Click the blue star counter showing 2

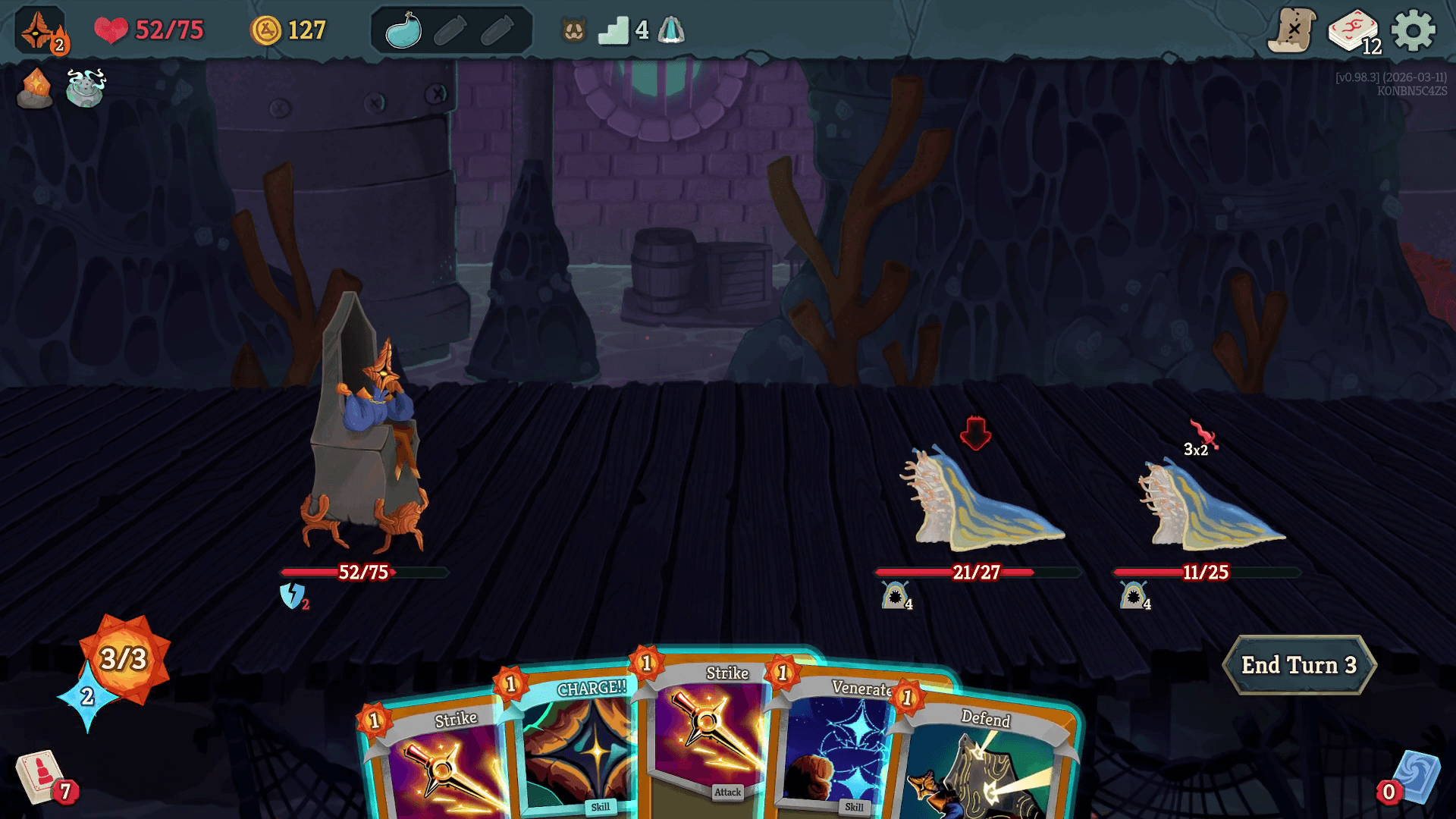point(87,696)
